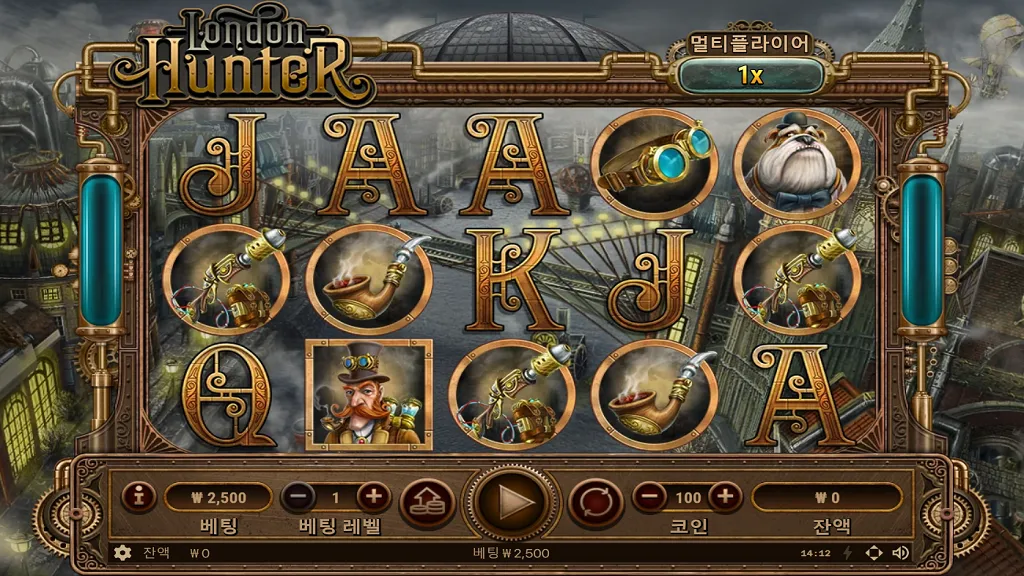Decrease the bet level
This screenshot has height=576, width=1024.
coord(298,496)
